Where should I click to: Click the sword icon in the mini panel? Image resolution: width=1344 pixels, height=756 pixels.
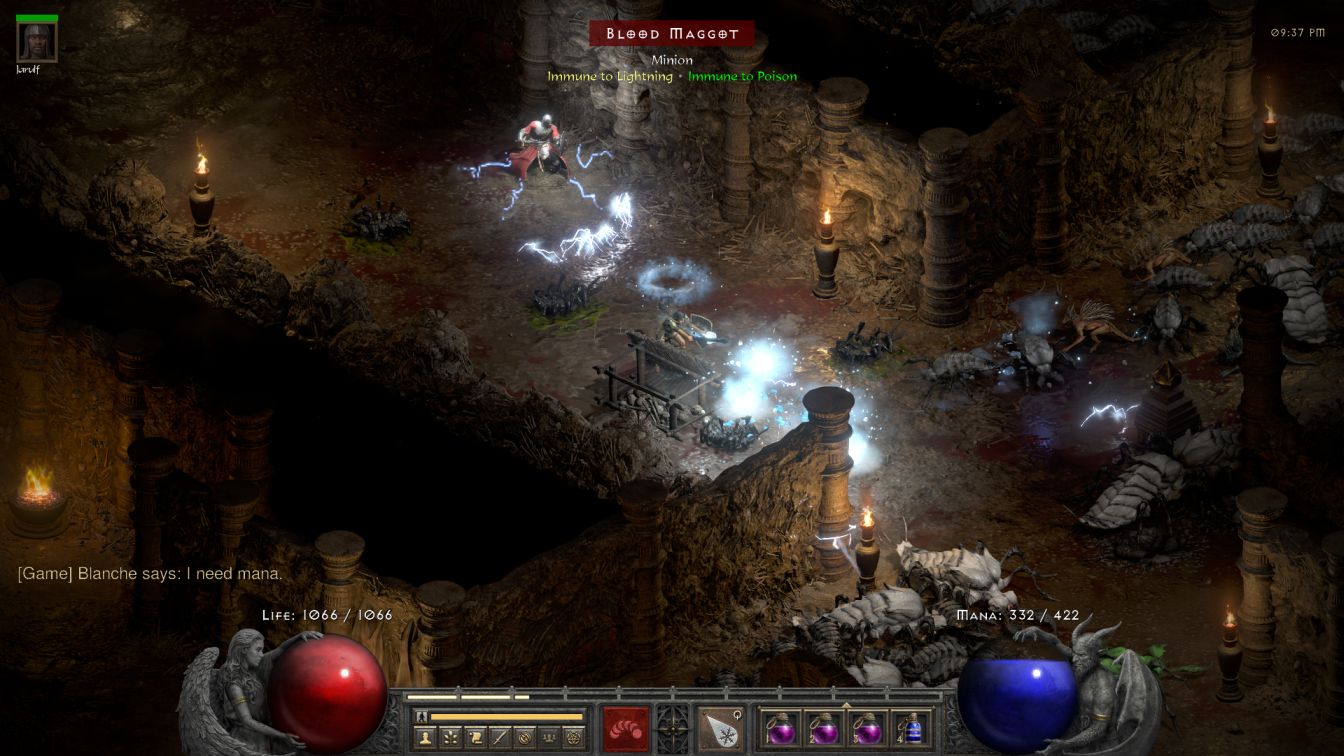click(x=500, y=738)
